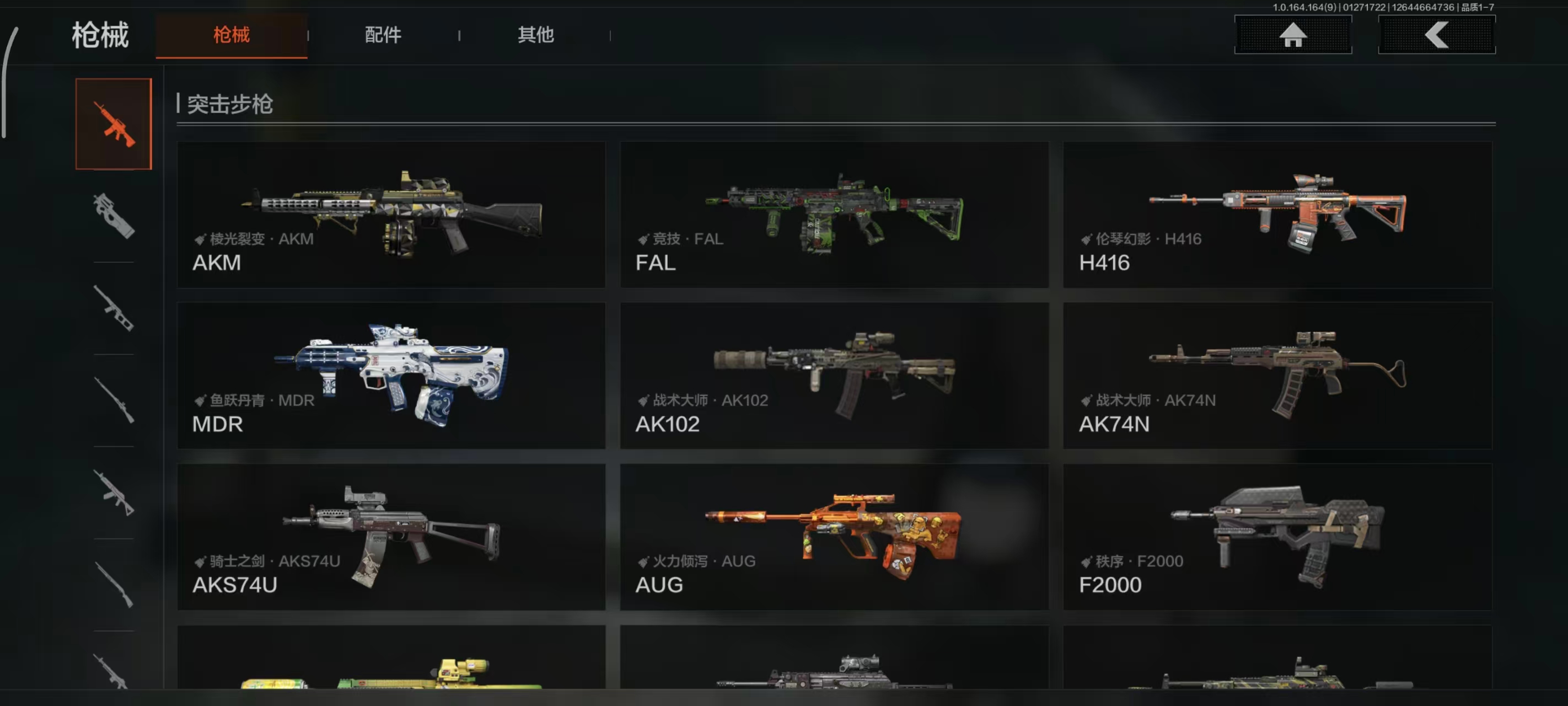
Task: Go to the home screen
Action: click(x=1292, y=35)
